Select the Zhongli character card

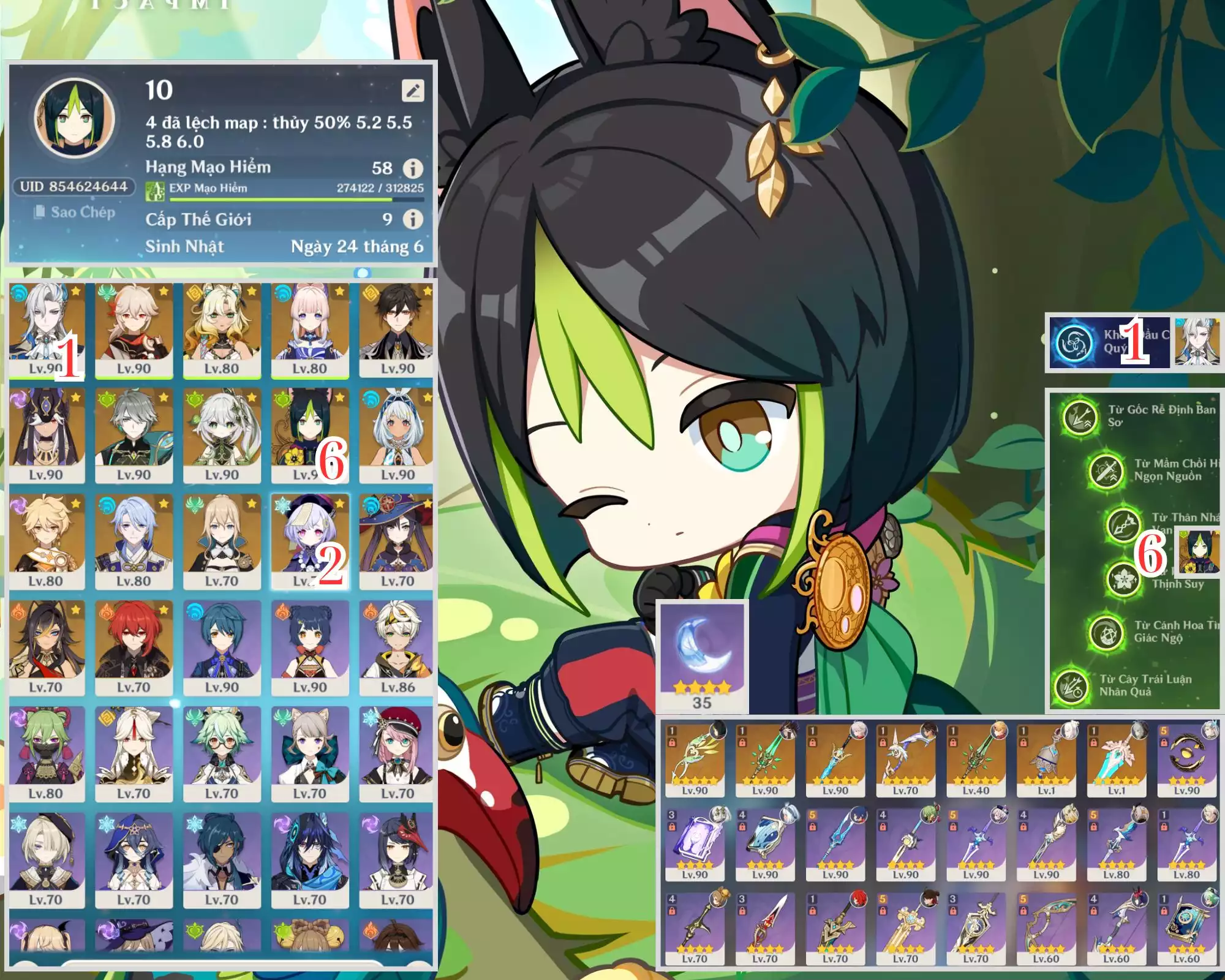pyautogui.click(x=397, y=330)
